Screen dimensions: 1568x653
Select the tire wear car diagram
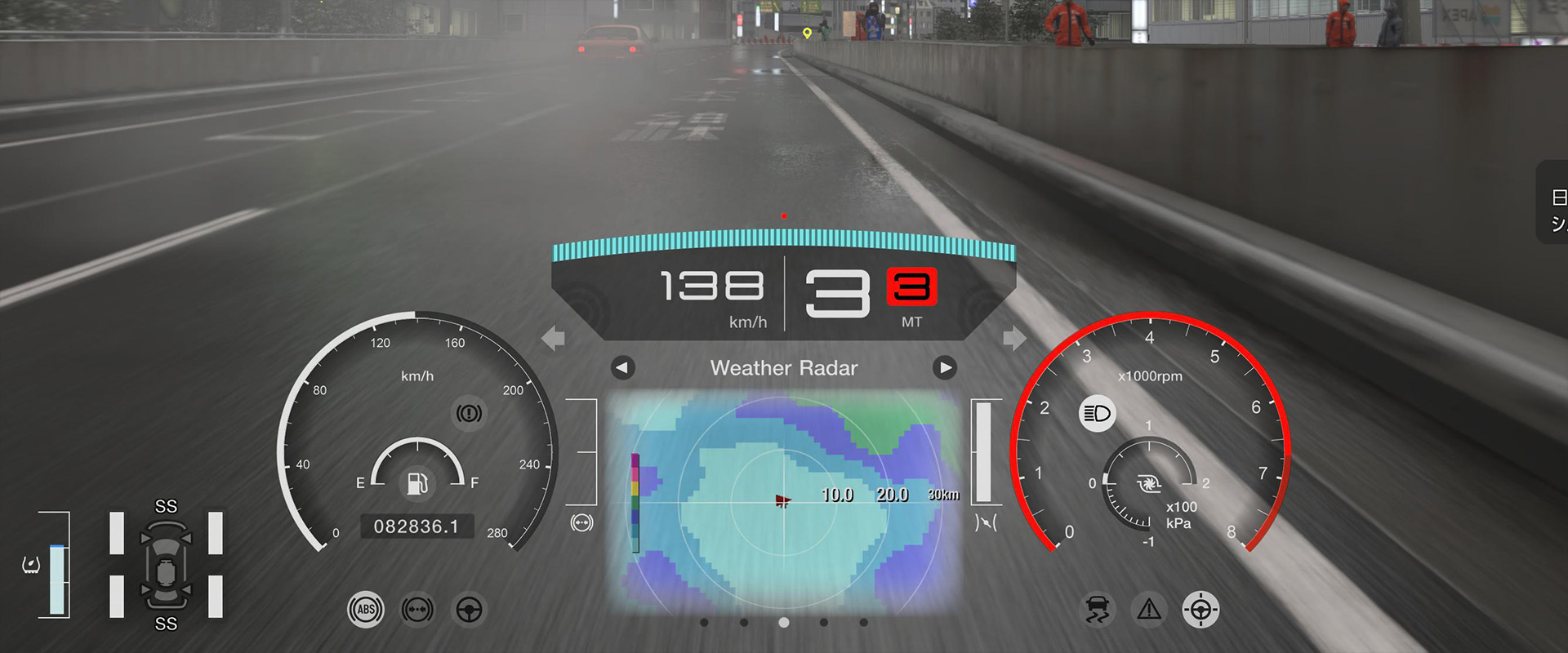[166, 565]
